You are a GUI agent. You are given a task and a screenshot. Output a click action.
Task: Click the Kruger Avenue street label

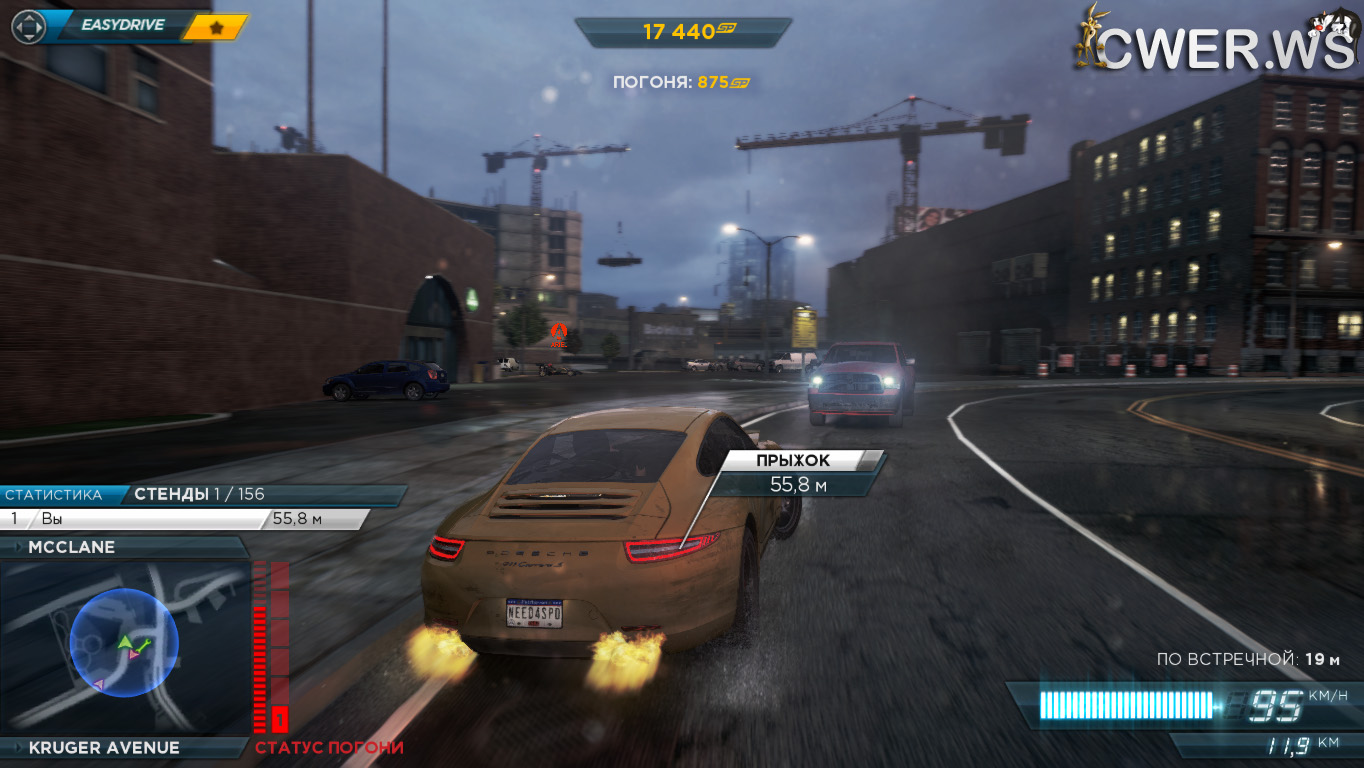(x=104, y=747)
